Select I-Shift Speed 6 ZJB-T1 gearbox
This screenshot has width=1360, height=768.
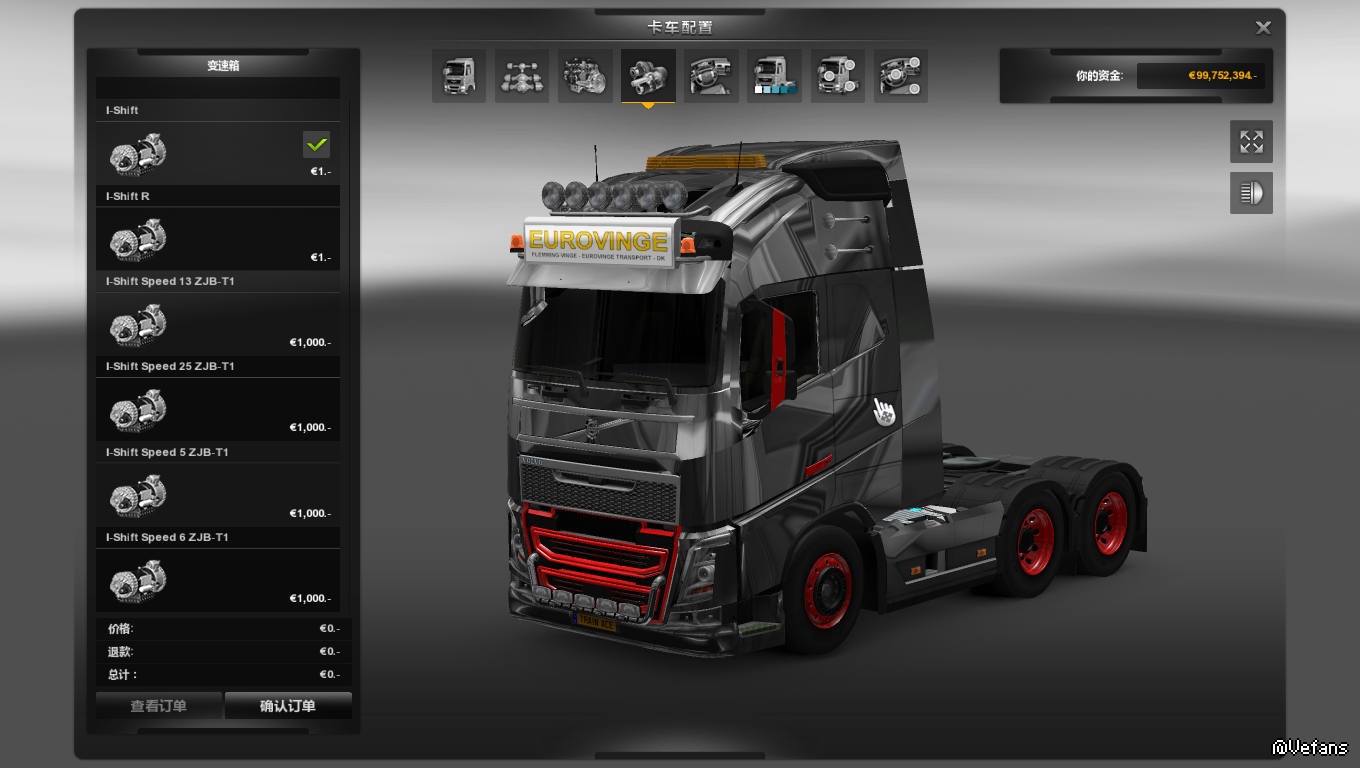click(x=218, y=580)
